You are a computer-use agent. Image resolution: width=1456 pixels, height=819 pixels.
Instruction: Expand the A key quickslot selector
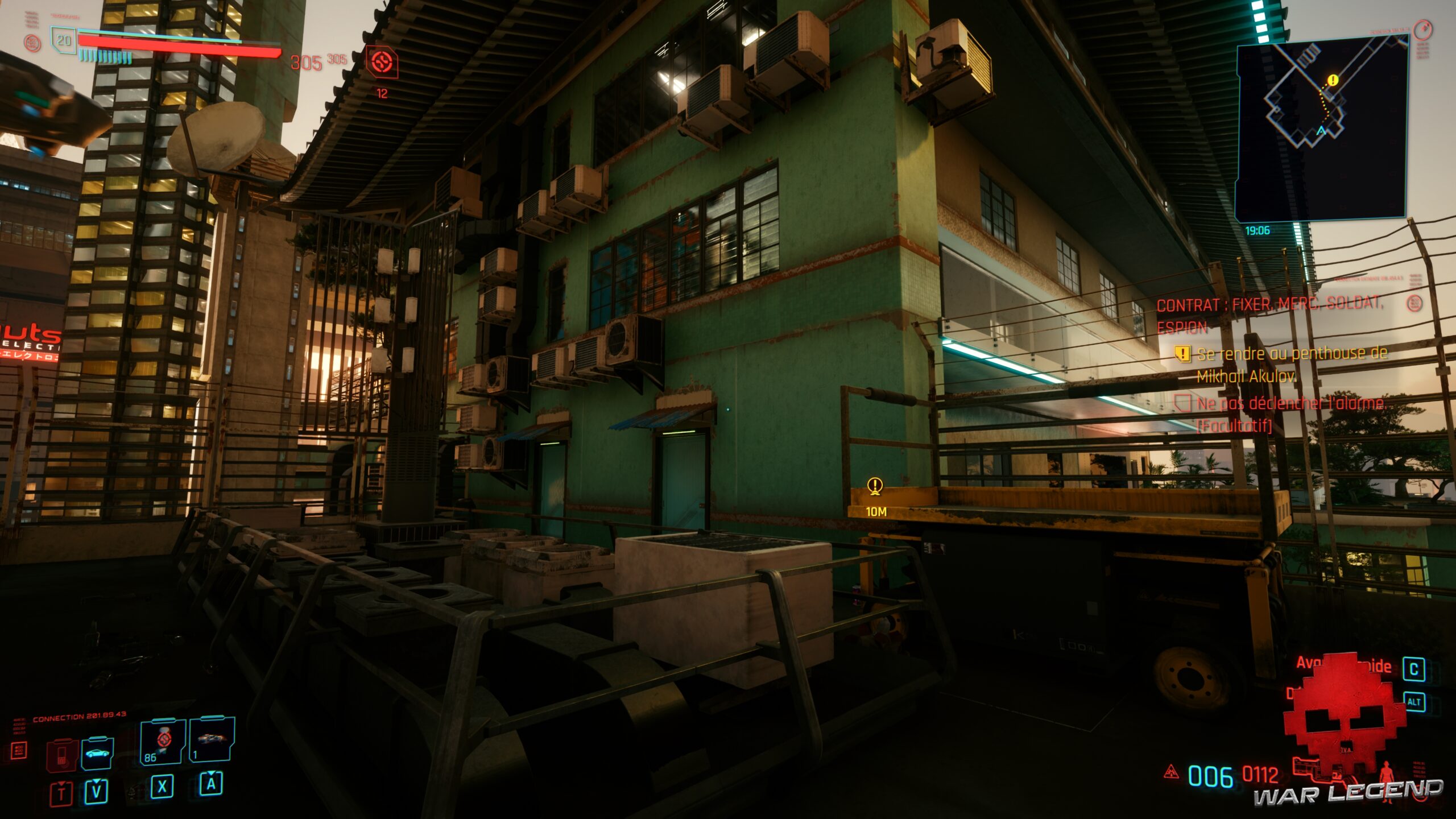coord(212,787)
